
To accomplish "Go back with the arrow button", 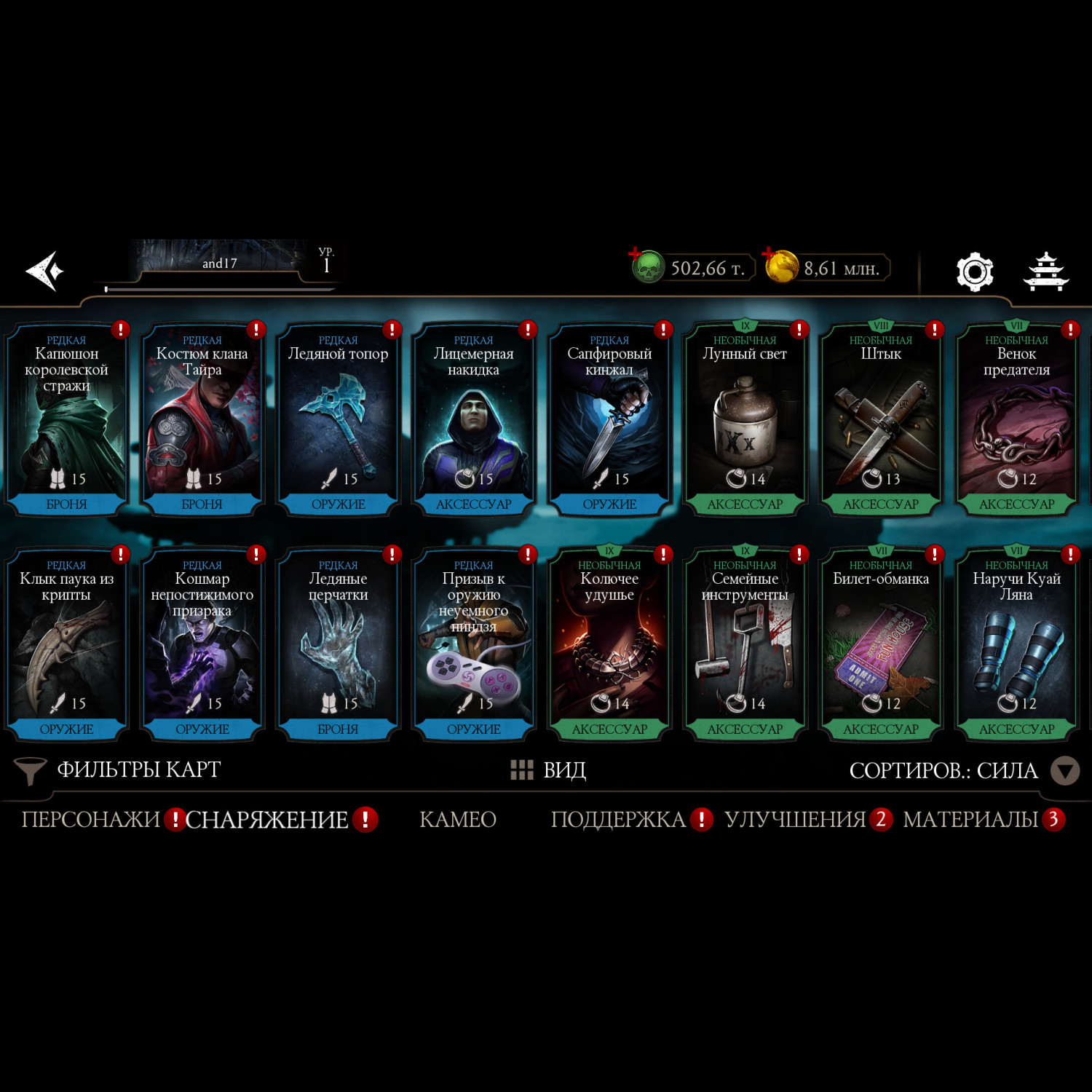I will 45,271.
